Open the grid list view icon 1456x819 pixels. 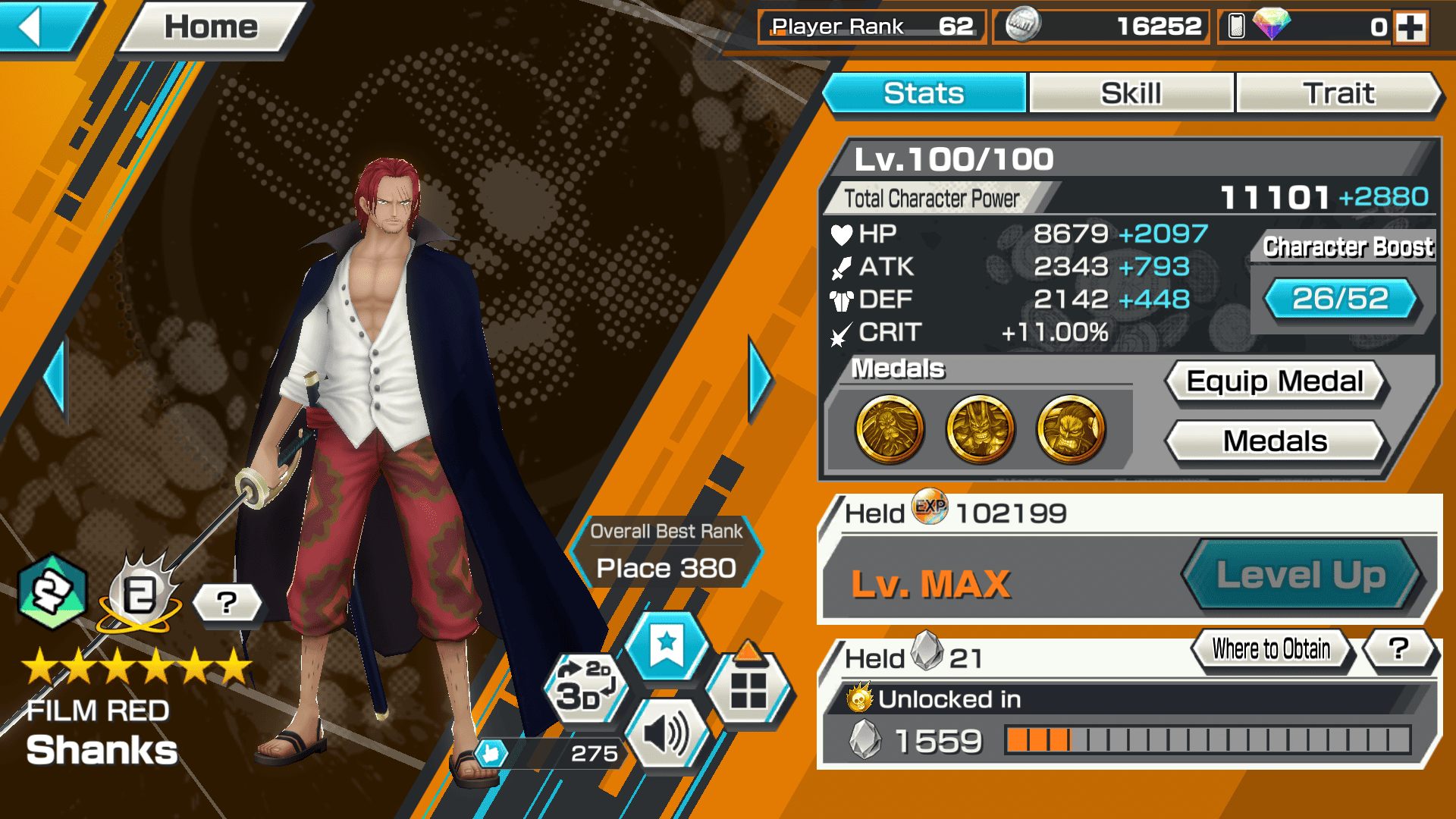748,689
